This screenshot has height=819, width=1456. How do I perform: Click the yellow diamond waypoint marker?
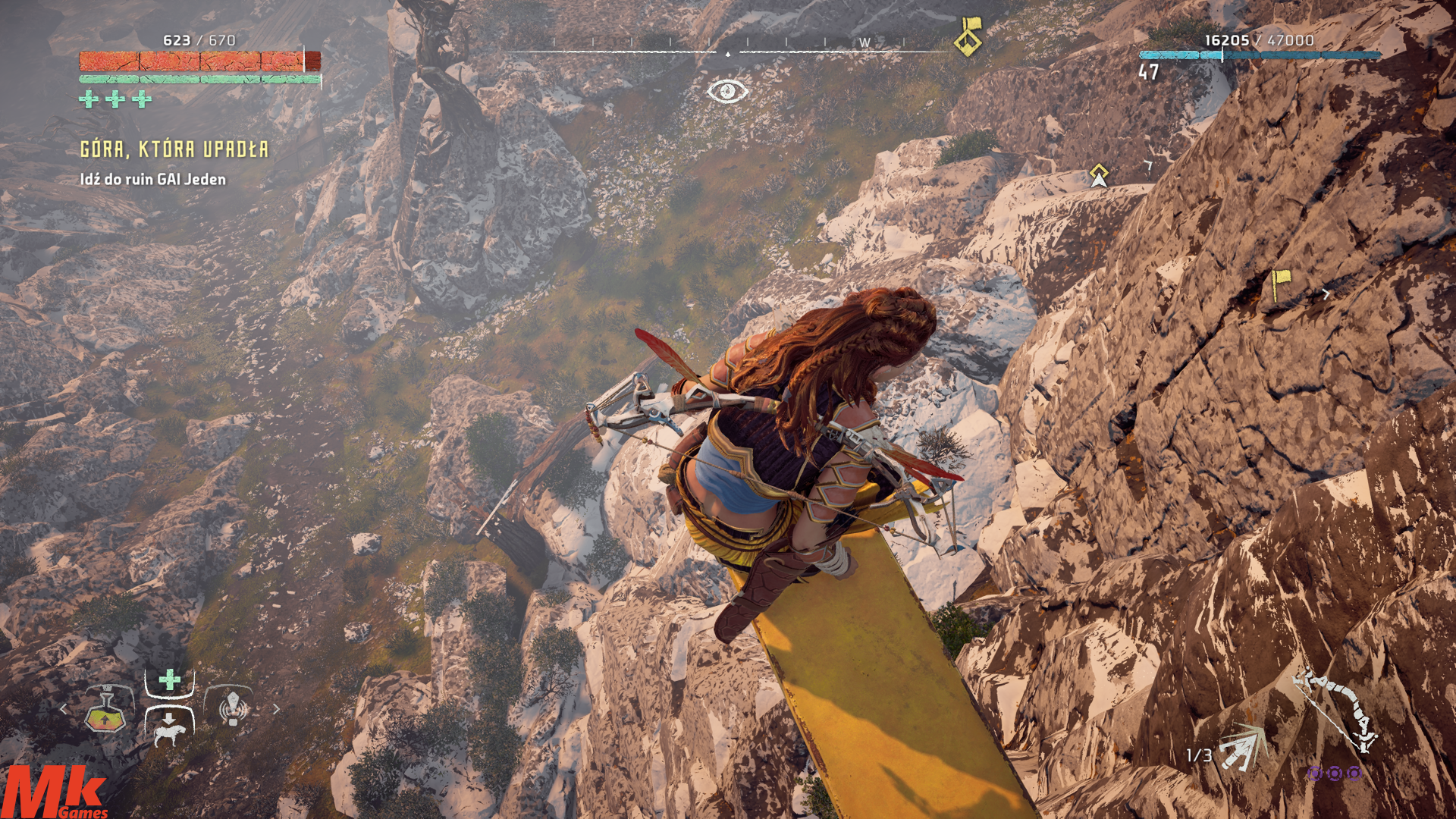(1099, 175)
